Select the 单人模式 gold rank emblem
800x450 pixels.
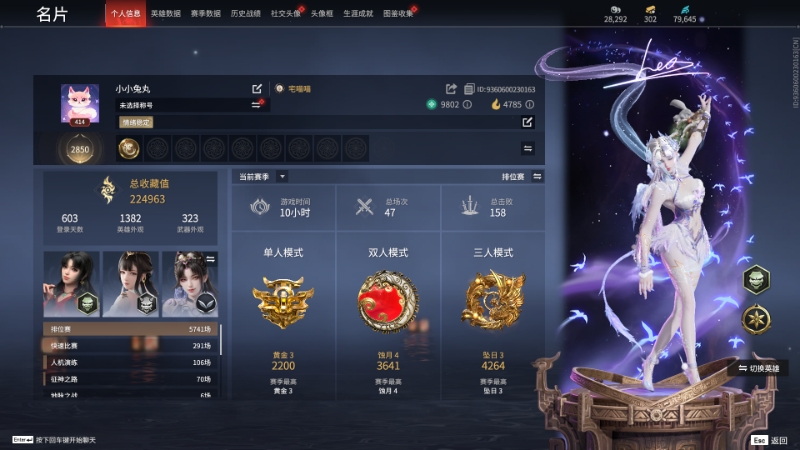[282, 302]
